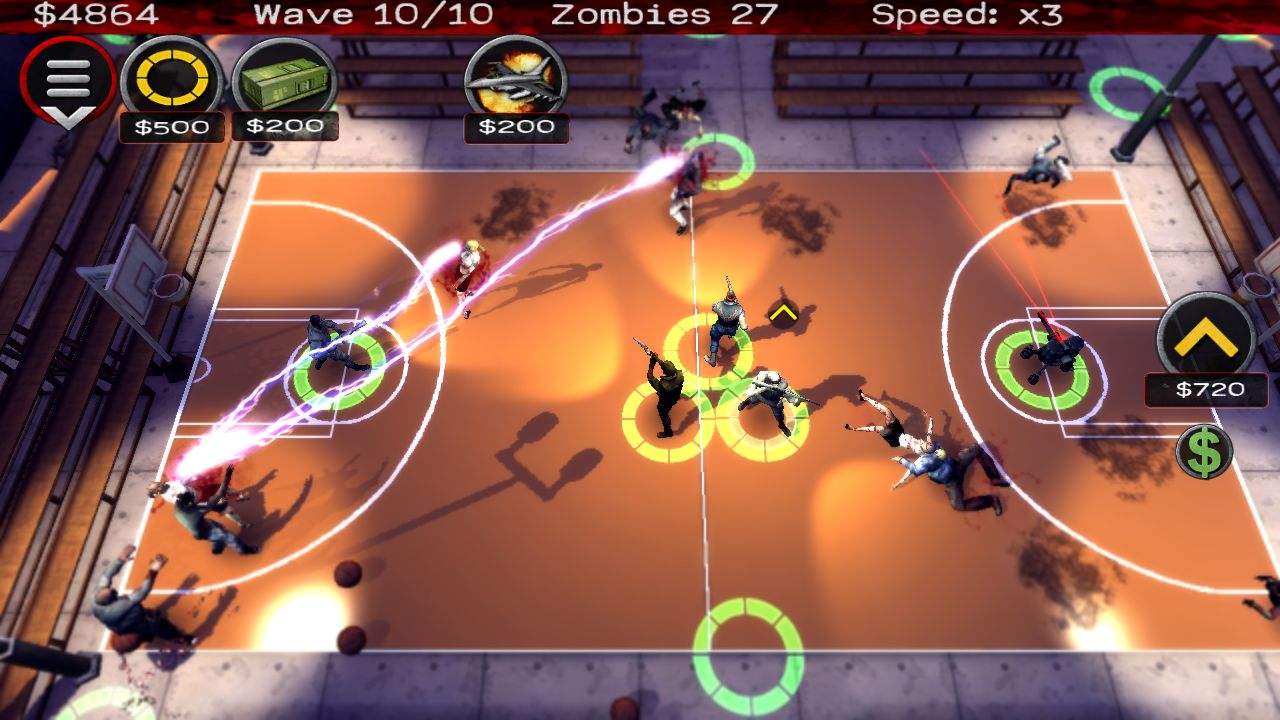
Task: Click the $200 tag under the airstrike jet
Action: point(517,128)
